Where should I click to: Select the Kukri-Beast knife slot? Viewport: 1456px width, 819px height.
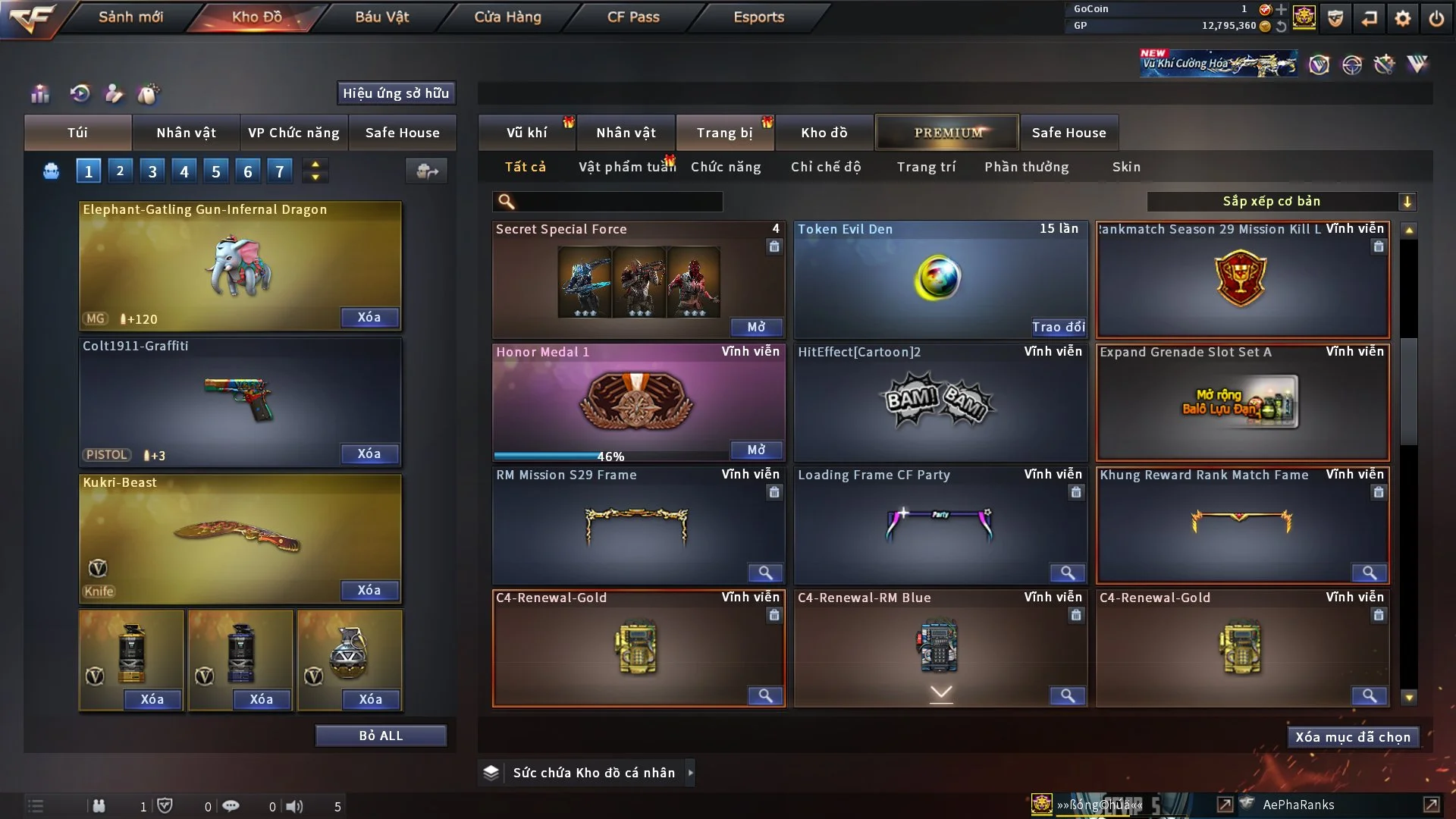point(240,538)
